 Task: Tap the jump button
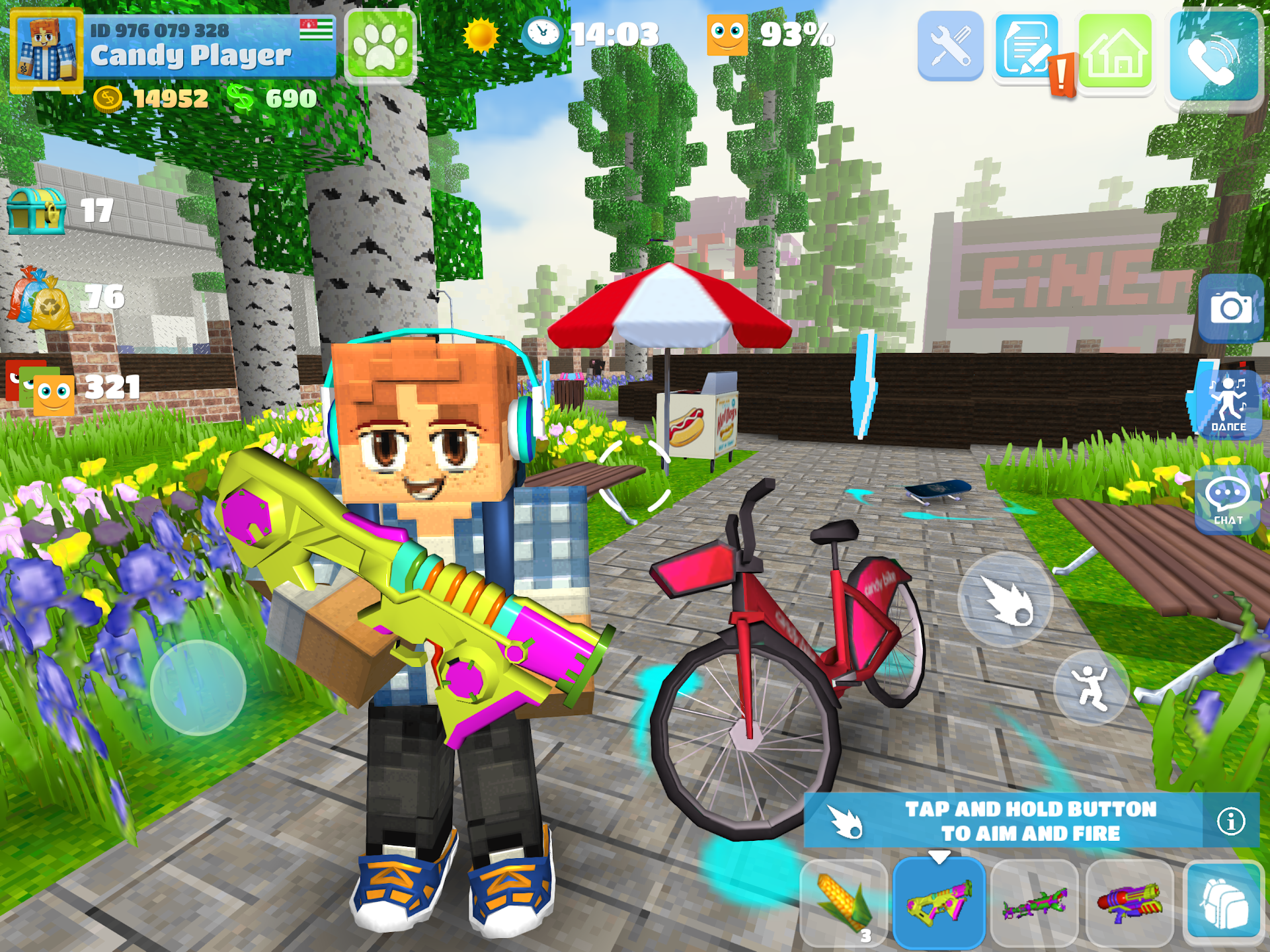1092,688
